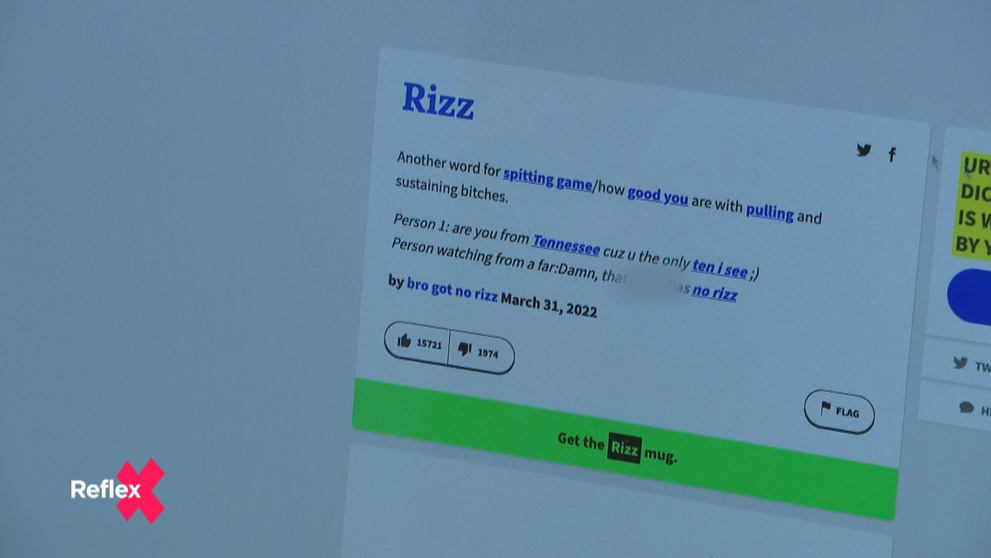This screenshot has height=558, width=991.
Task: Open the "ten i see" link
Action: [719, 267]
